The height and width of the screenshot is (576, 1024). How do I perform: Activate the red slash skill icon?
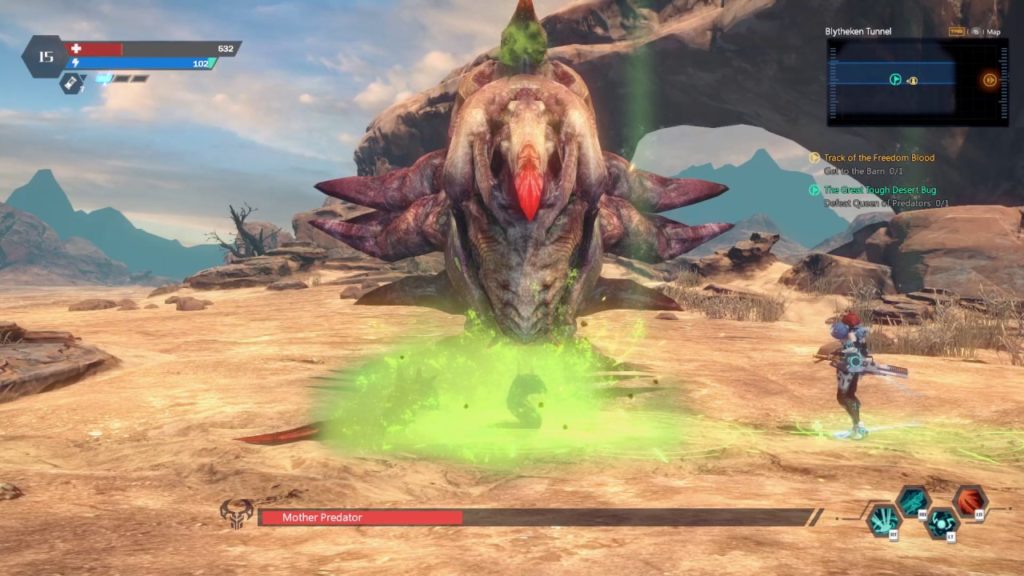[x=970, y=500]
